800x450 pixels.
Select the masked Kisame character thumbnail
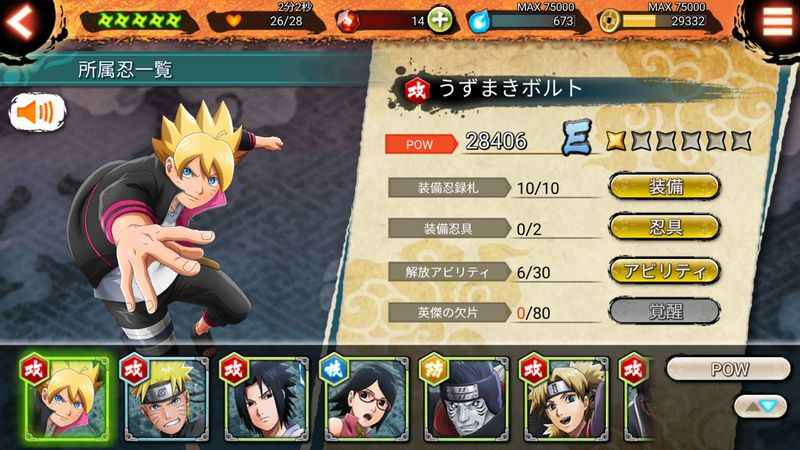[x=463, y=398]
